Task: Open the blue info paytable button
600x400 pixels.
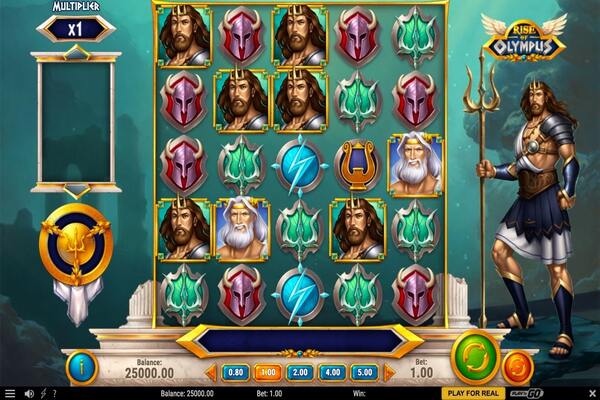Action: [83, 367]
